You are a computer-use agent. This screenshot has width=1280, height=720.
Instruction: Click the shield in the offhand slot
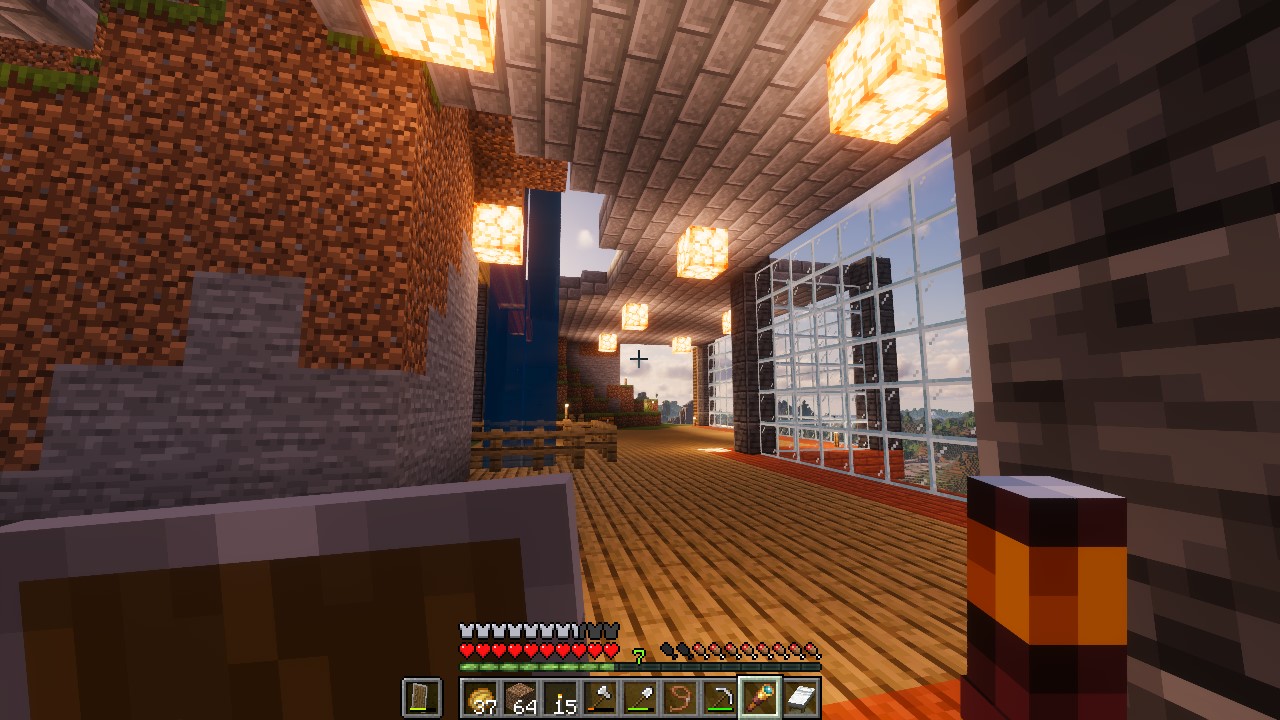420,697
